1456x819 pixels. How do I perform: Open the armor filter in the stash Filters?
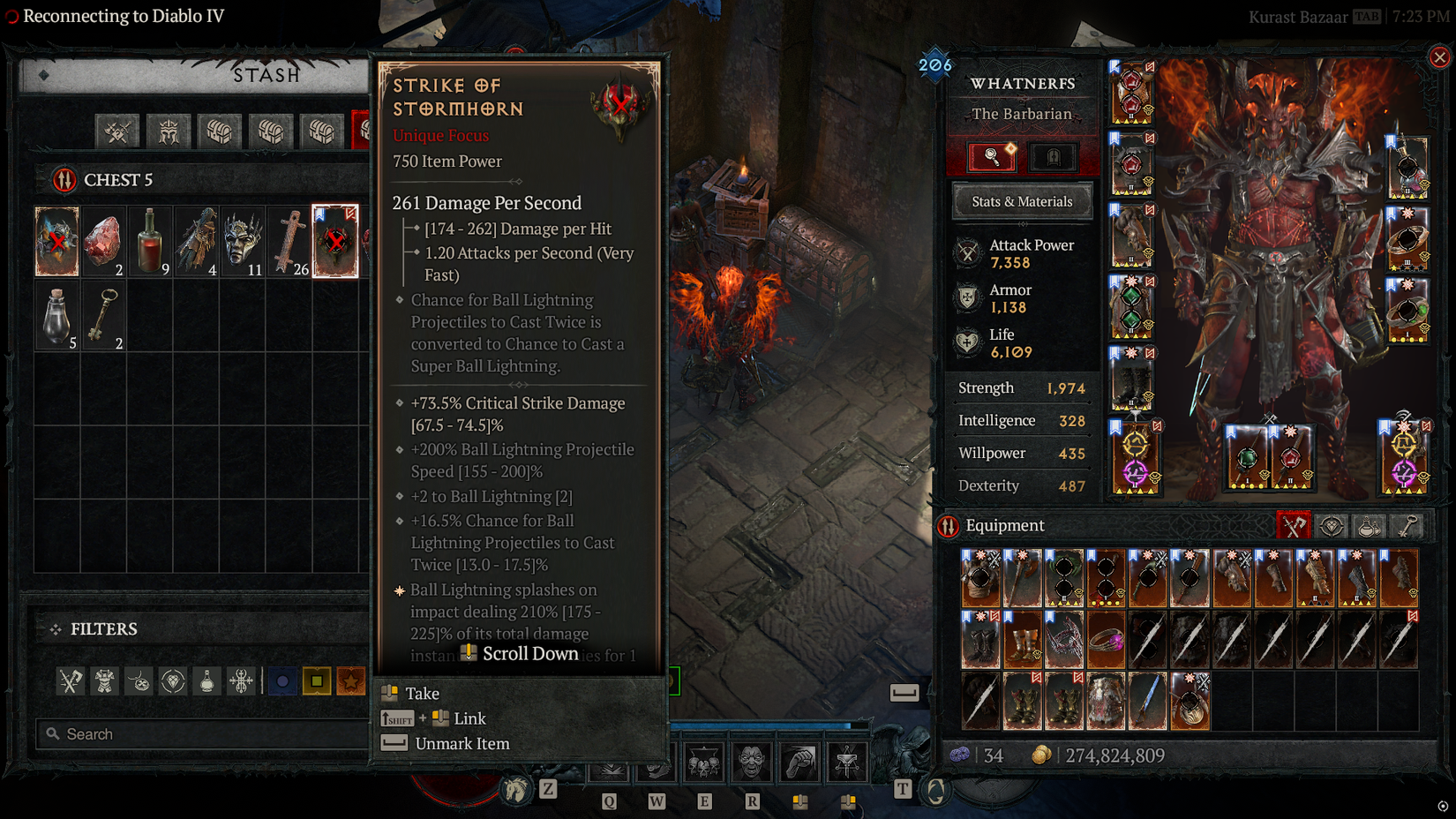[105, 681]
